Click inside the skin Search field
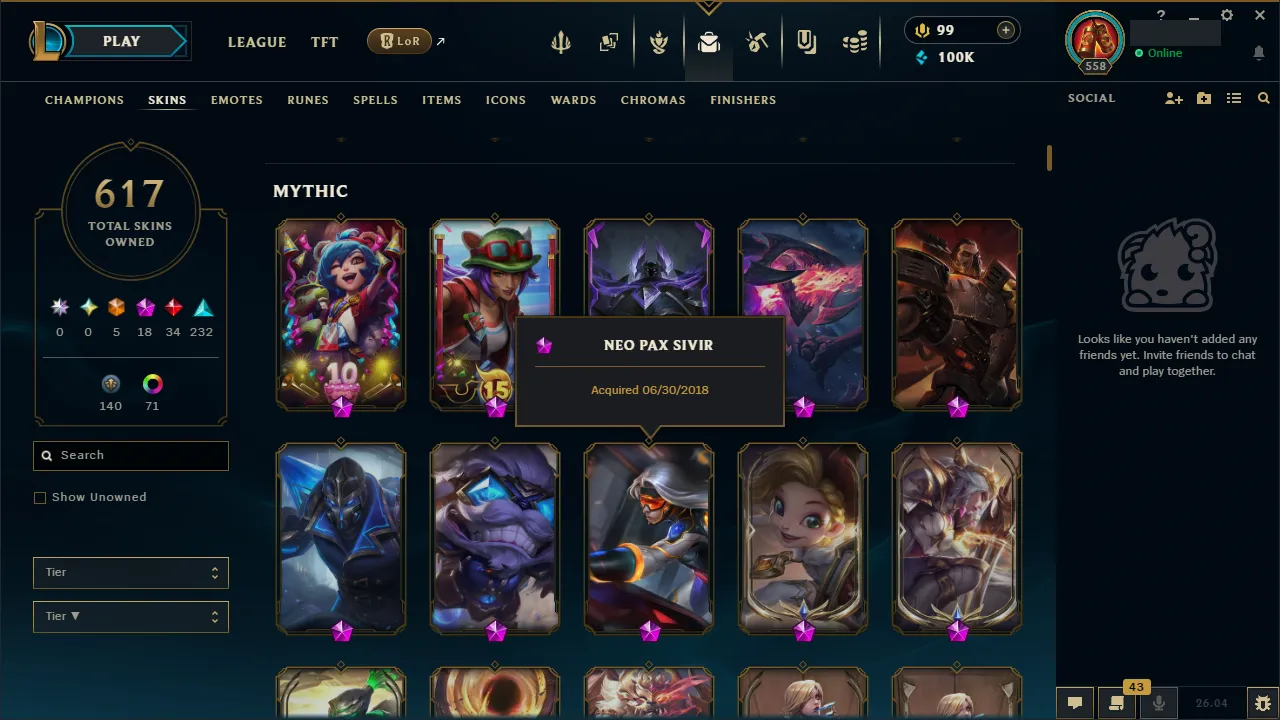Screen dimensions: 1280x720 (x=130, y=455)
